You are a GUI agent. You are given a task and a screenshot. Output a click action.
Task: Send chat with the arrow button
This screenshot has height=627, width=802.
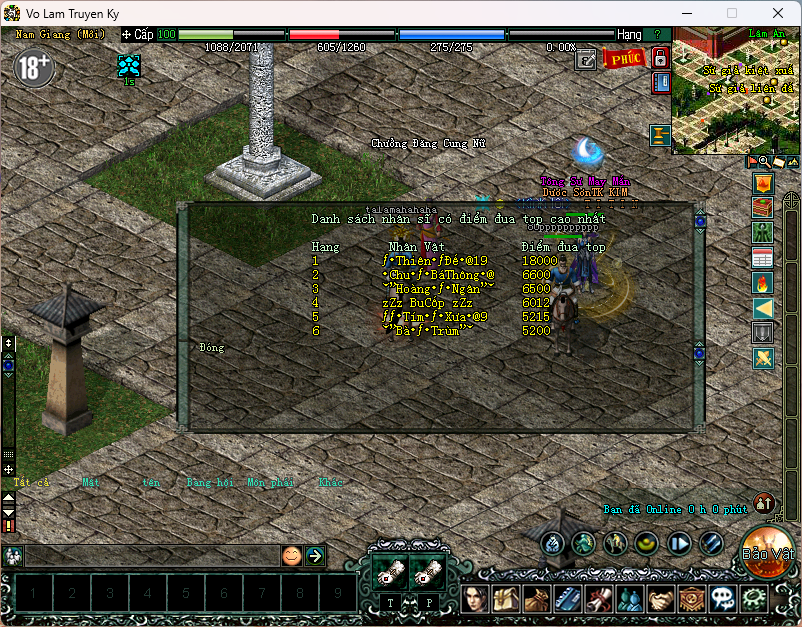(314, 556)
